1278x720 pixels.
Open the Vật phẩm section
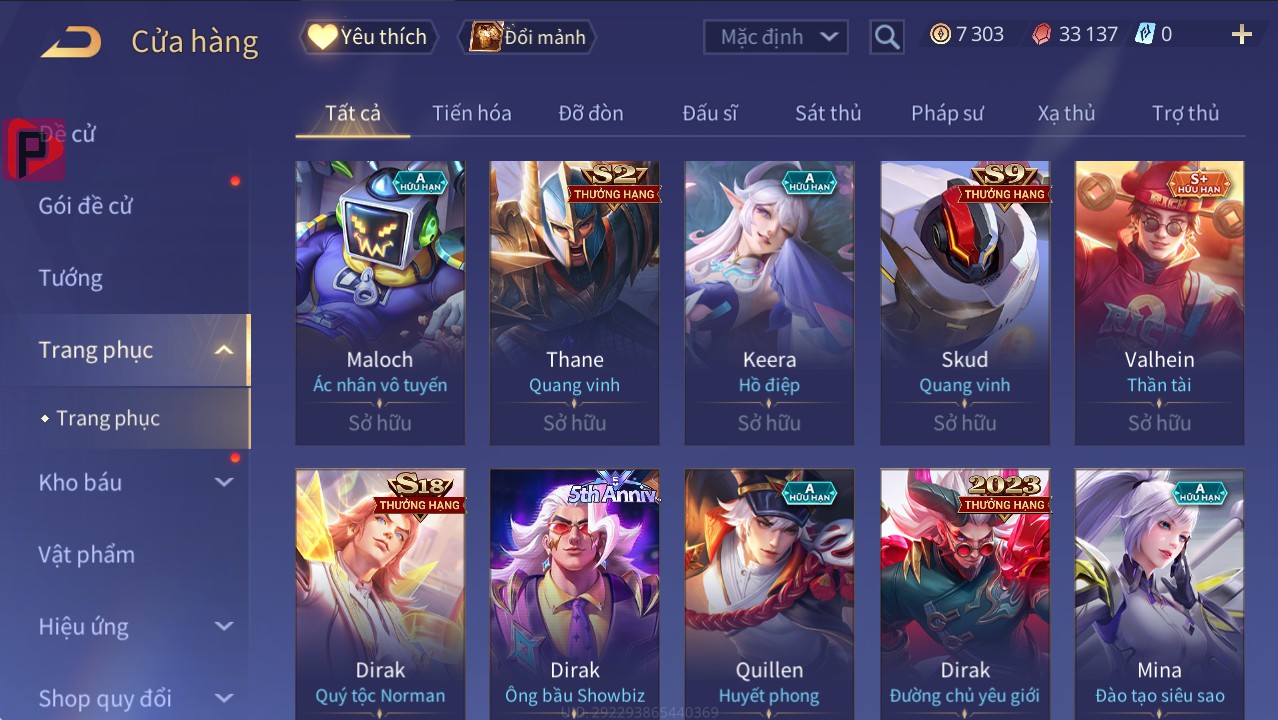(87, 554)
